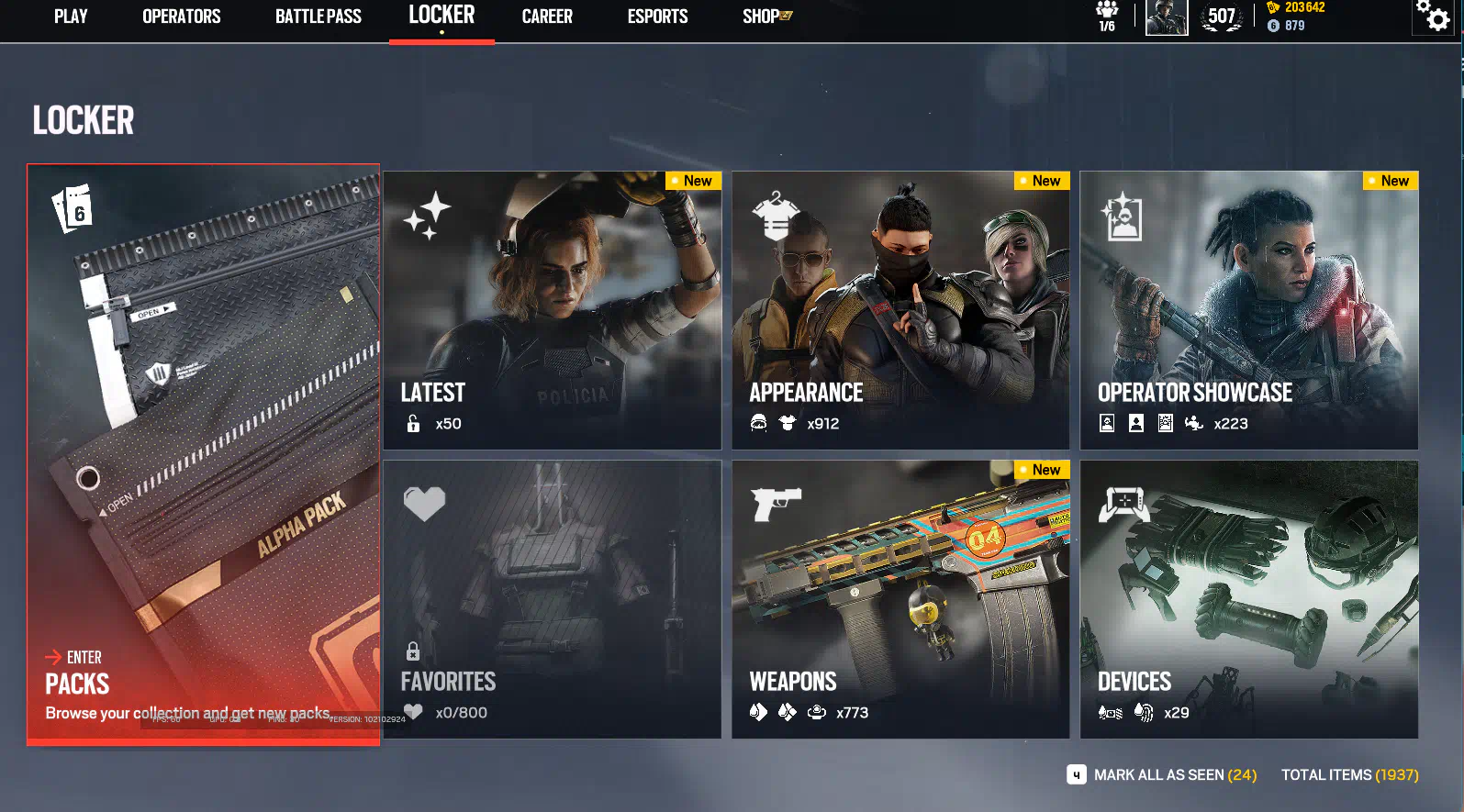
Task: Click the Renown currency balance
Action: 1296,7
